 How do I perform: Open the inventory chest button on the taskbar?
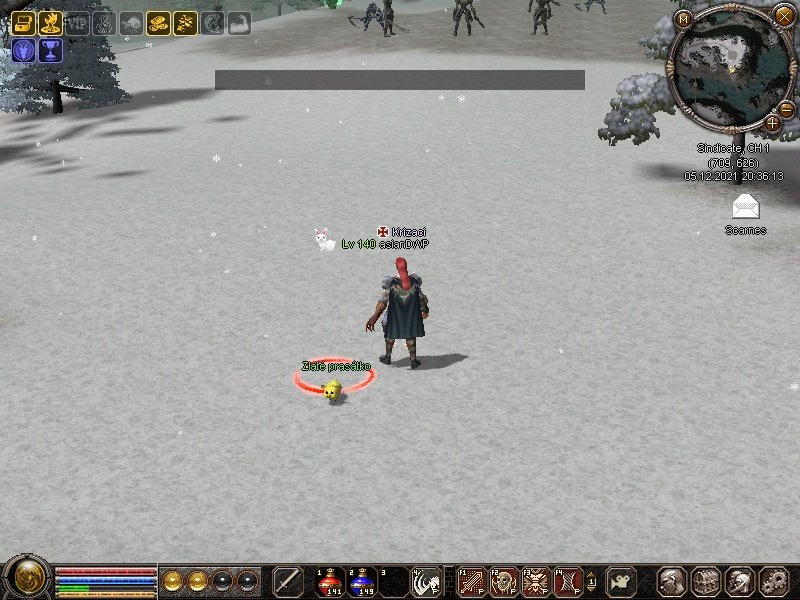706,581
